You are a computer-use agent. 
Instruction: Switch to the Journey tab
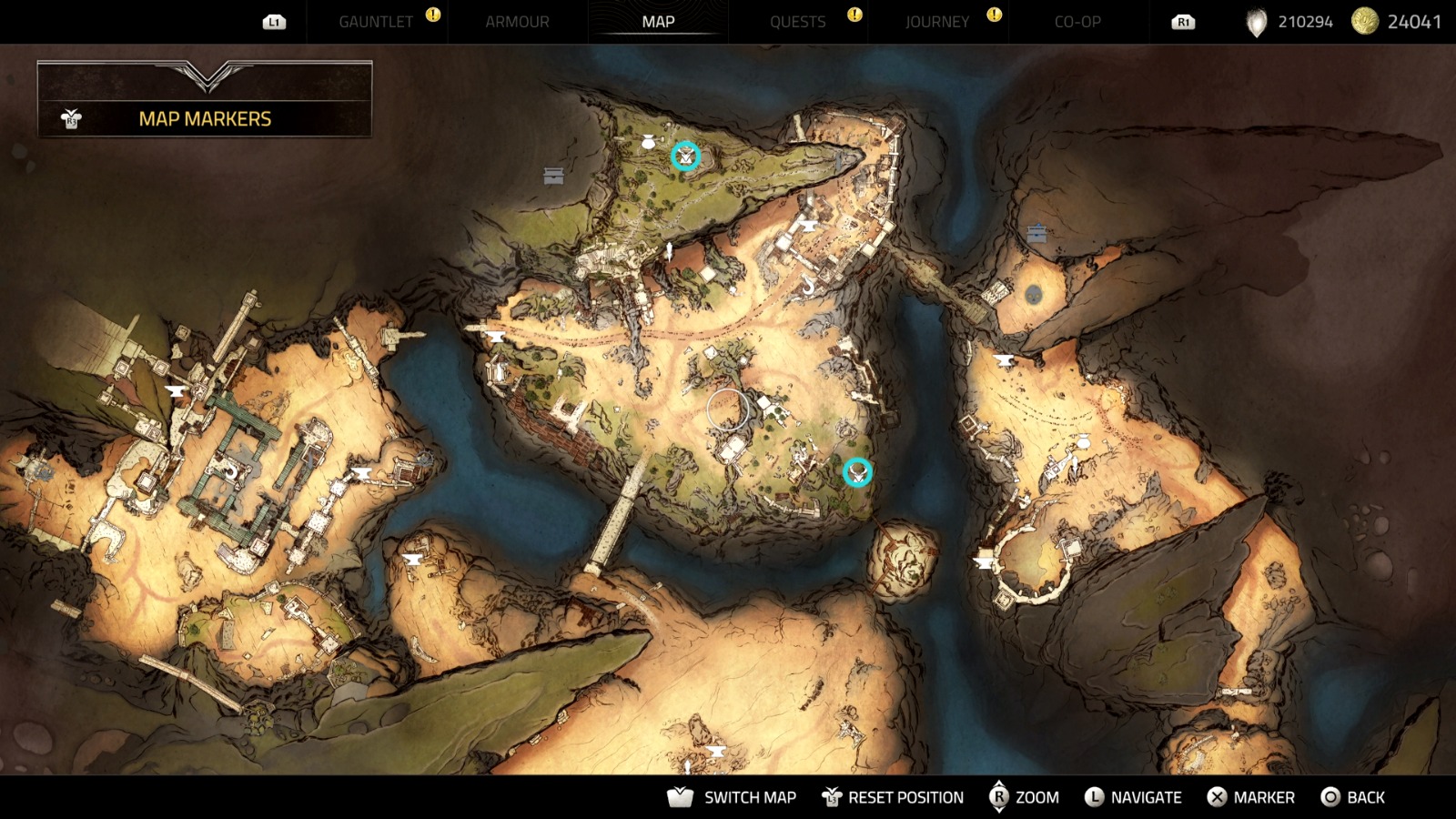point(937,21)
